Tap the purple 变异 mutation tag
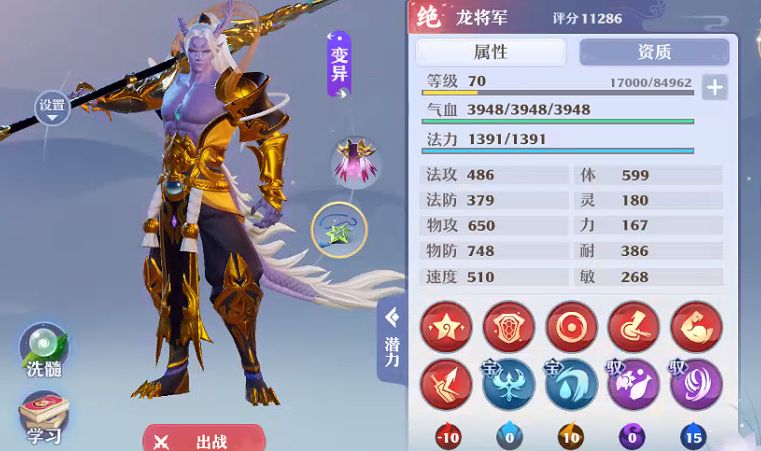The image size is (761, 451). pyautogui.click(x=340, y=63)
